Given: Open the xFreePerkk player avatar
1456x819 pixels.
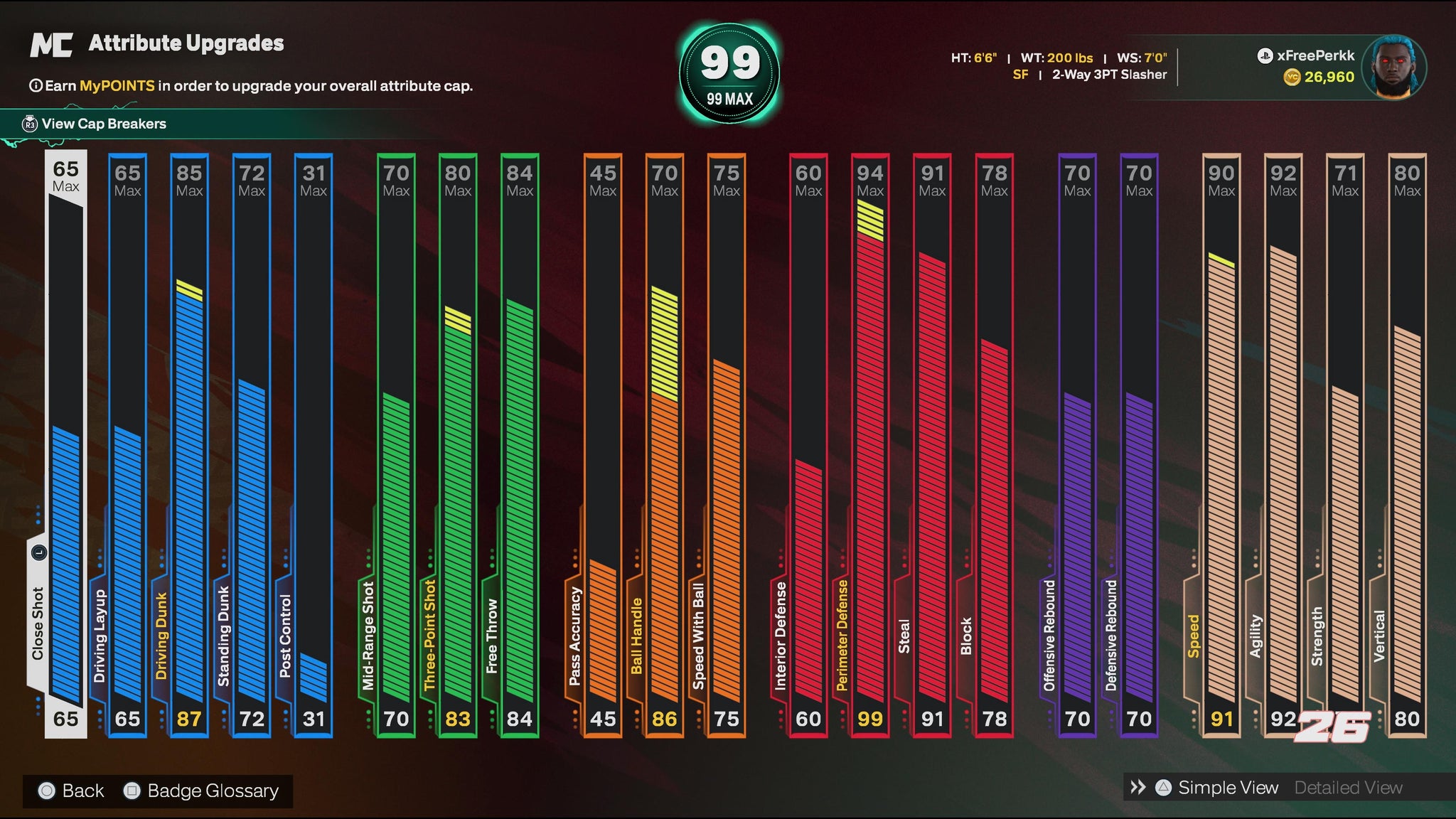Looking at the screenshot, I should 1393,68.
